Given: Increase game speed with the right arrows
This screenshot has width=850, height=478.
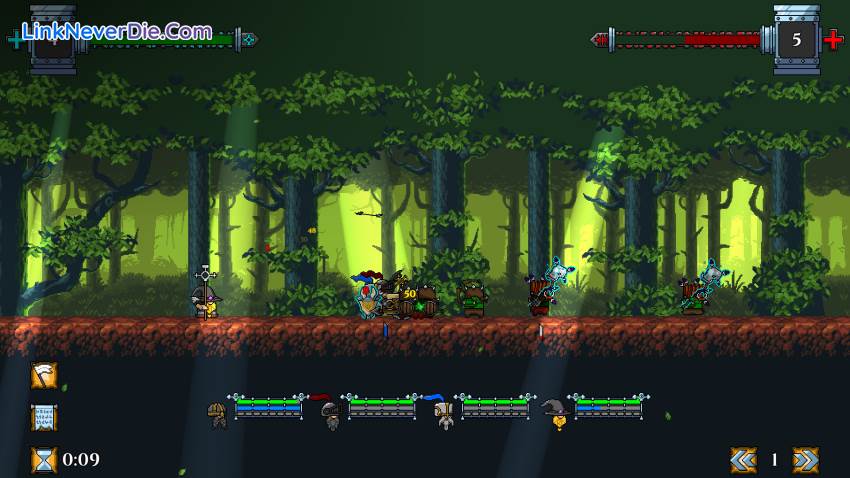Looking at the screenshot, I should (805, 459).
